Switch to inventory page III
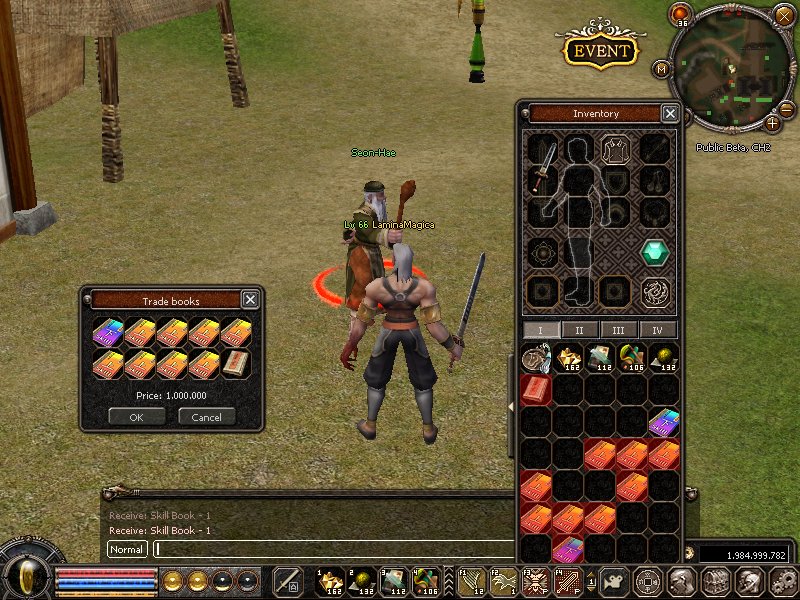 point(619,330)
